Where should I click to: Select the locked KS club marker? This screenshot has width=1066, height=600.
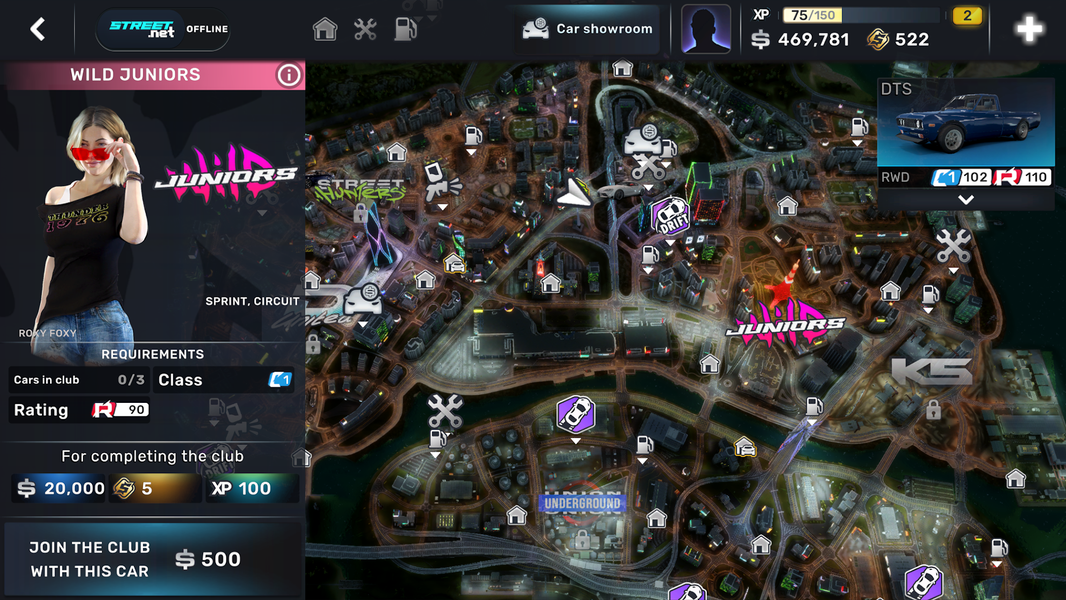coord(931,374)
